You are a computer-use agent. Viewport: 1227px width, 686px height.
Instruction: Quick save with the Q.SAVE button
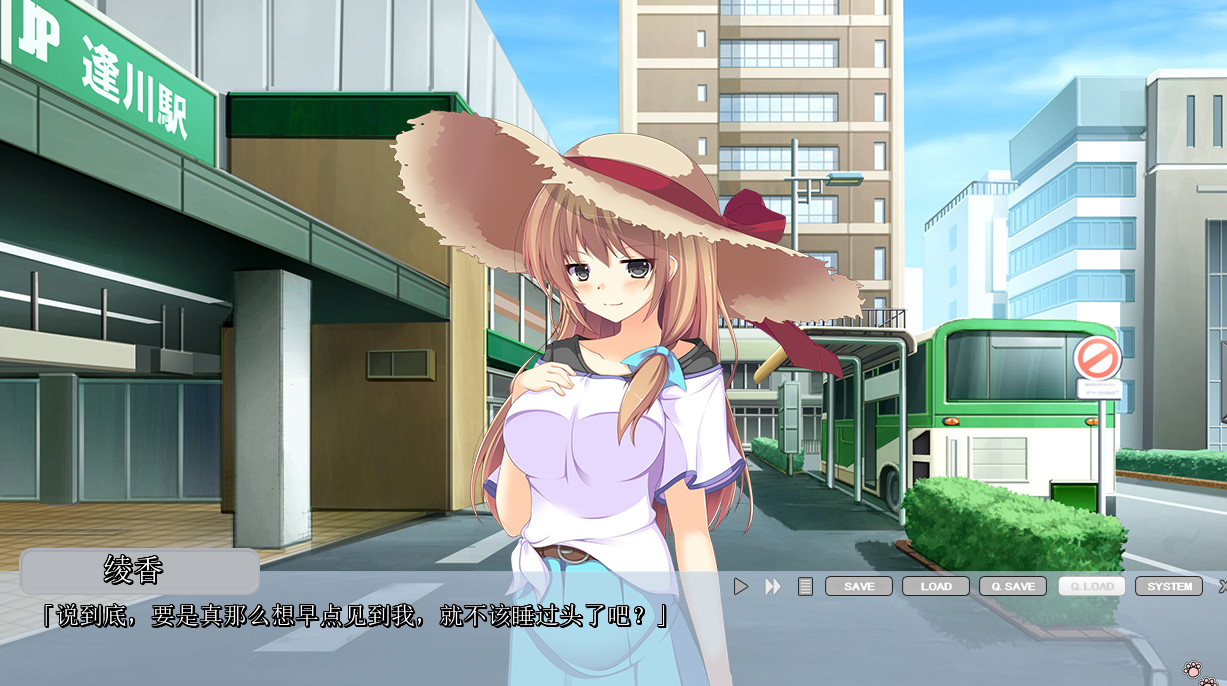1013,587
